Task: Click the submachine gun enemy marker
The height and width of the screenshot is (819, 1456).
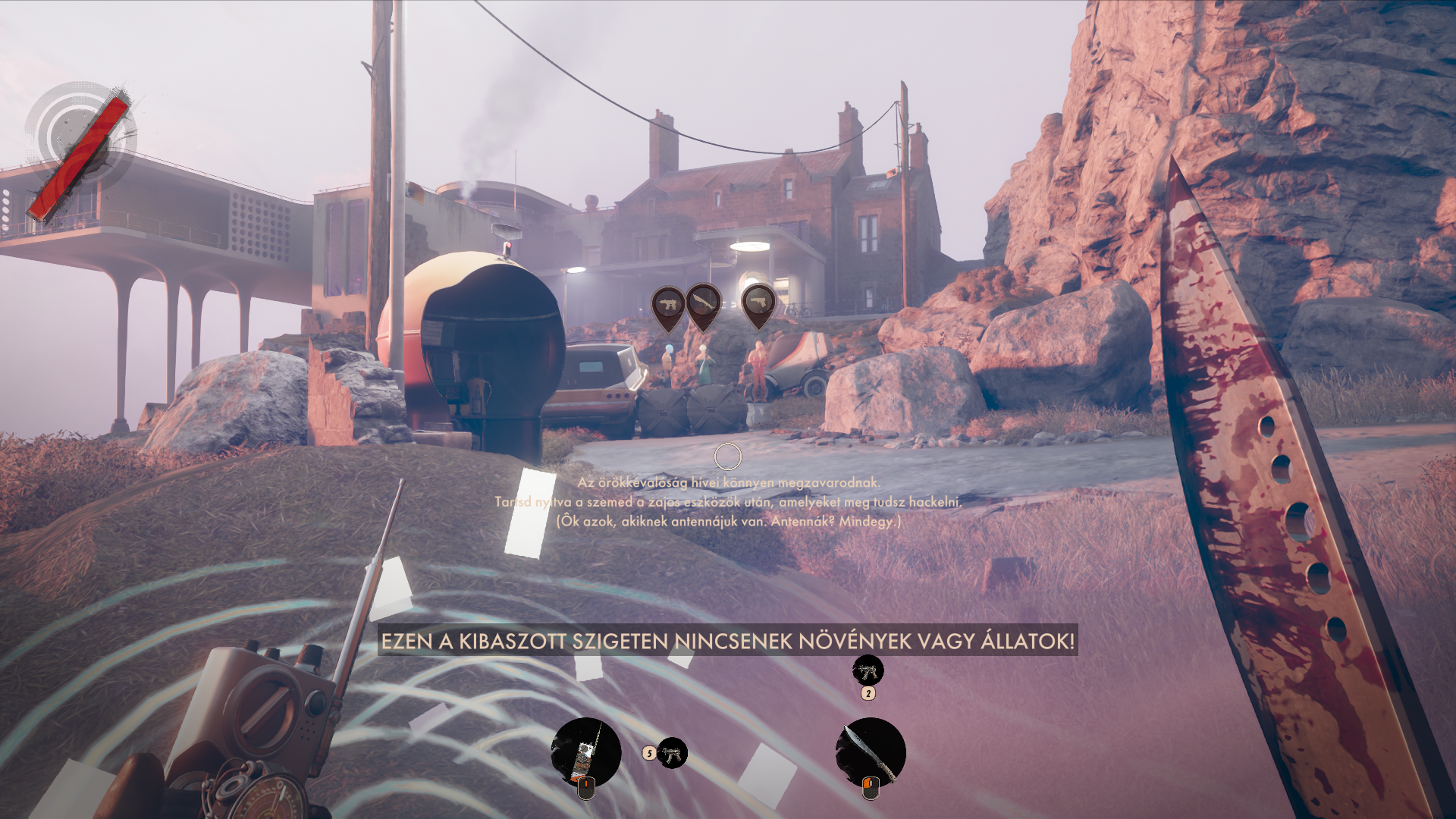Action: [x=668, y=305]
